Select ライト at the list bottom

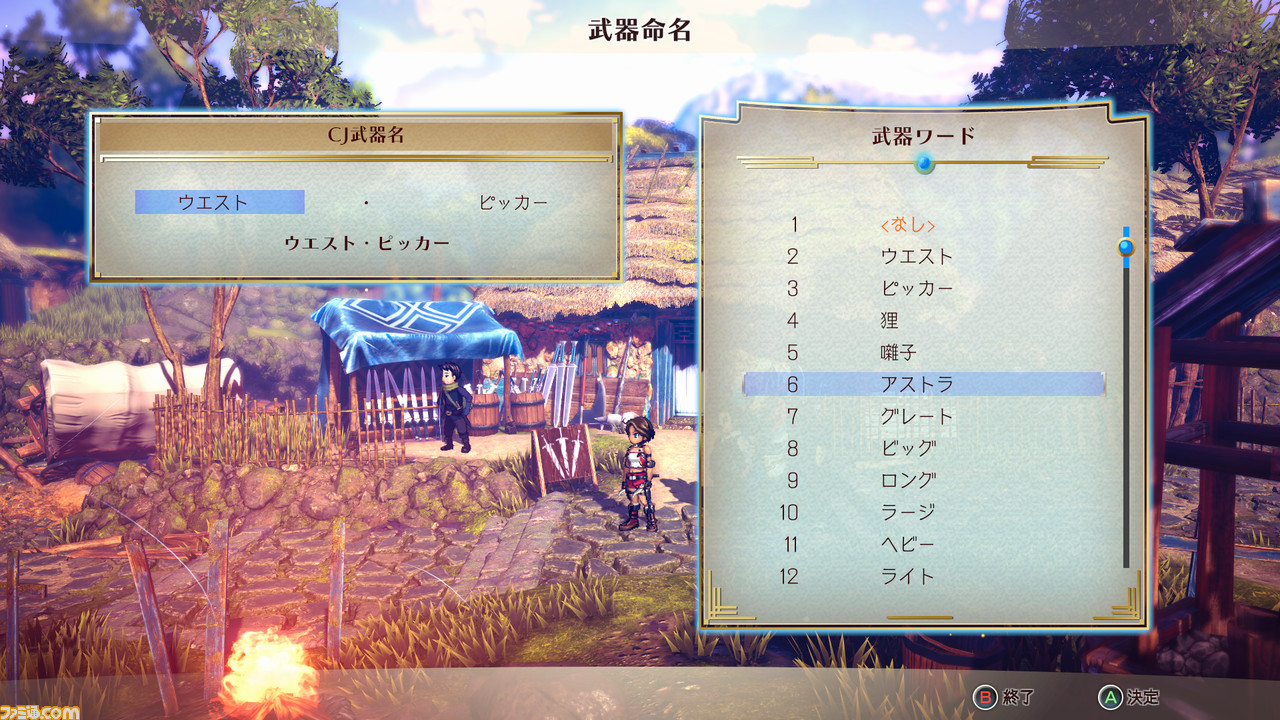coord(908,576)
